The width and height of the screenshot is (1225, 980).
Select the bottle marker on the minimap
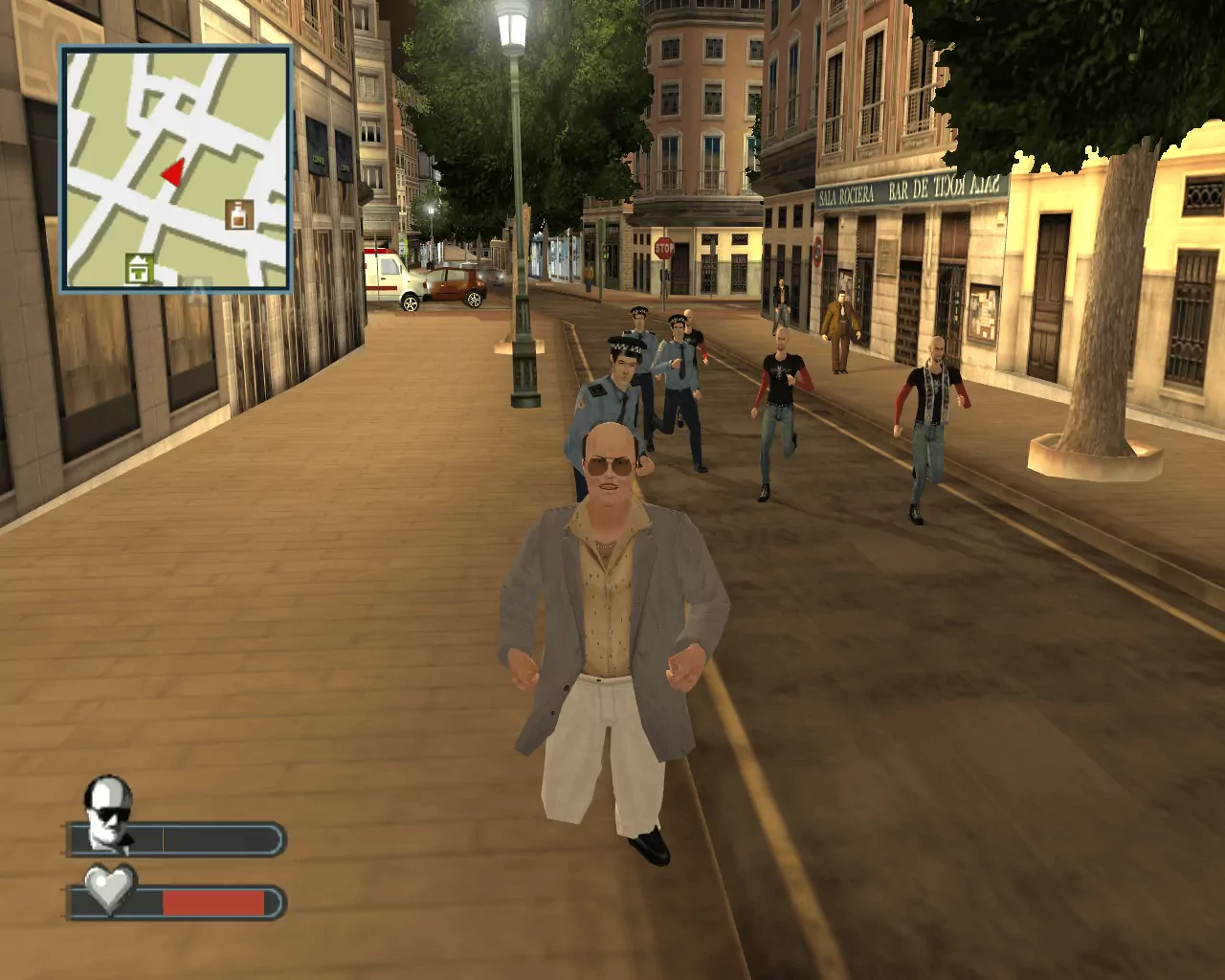[x=239, y=213]
